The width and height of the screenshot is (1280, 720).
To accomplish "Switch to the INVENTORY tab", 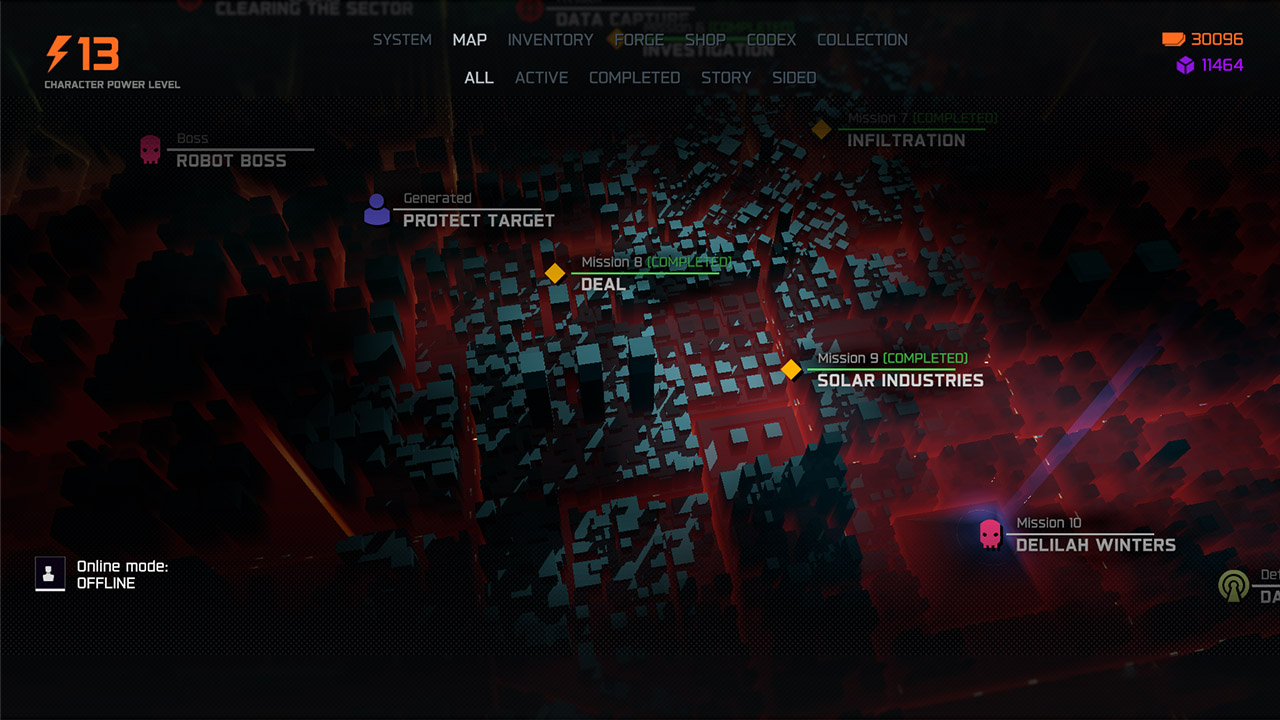I will coord(550,40).
